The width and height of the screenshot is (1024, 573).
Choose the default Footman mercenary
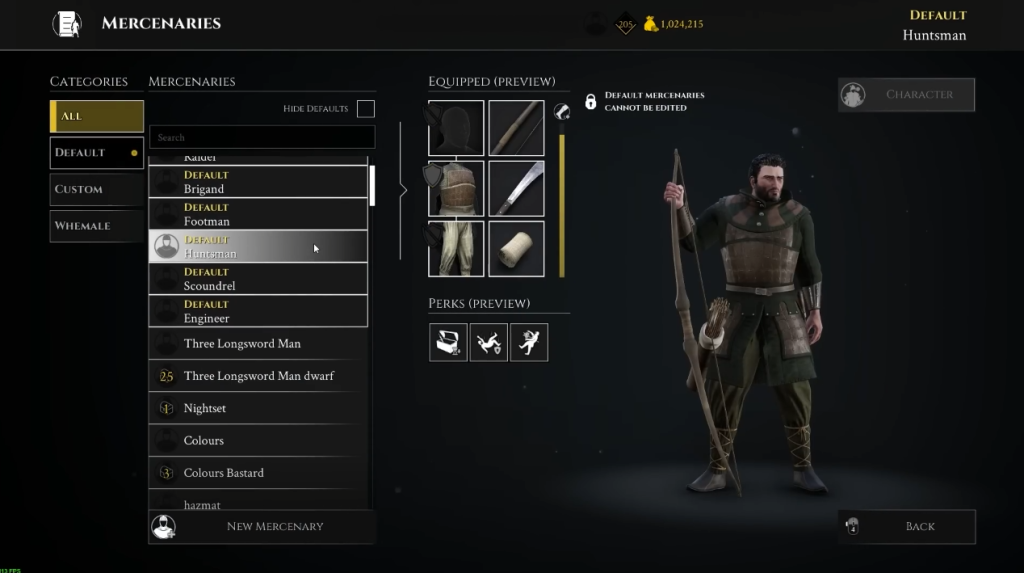click(258, 214)
